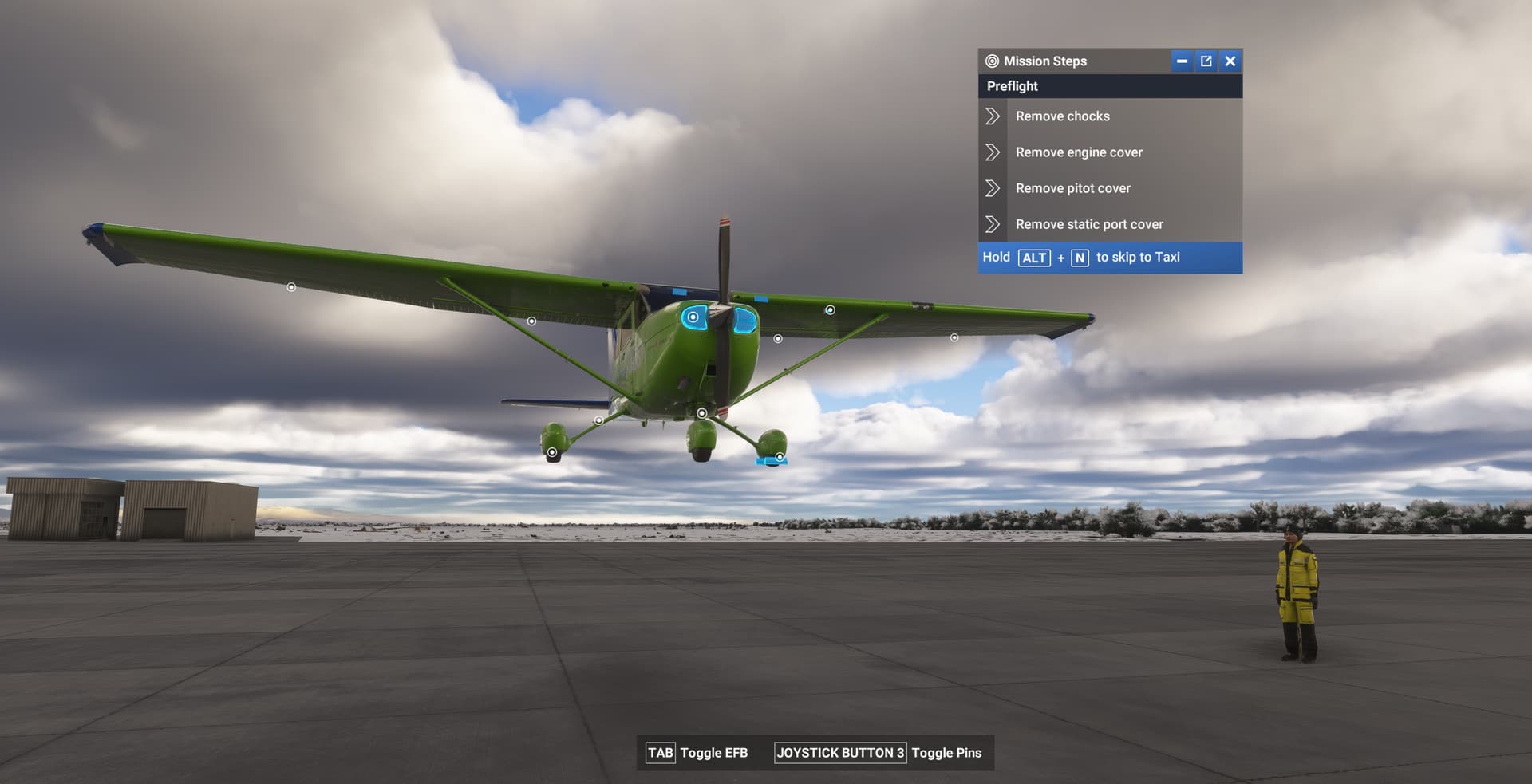Pop out the Mission Steps panel
The height and width of the screenshot is (784, 1532).
[x=1206, y=61]
